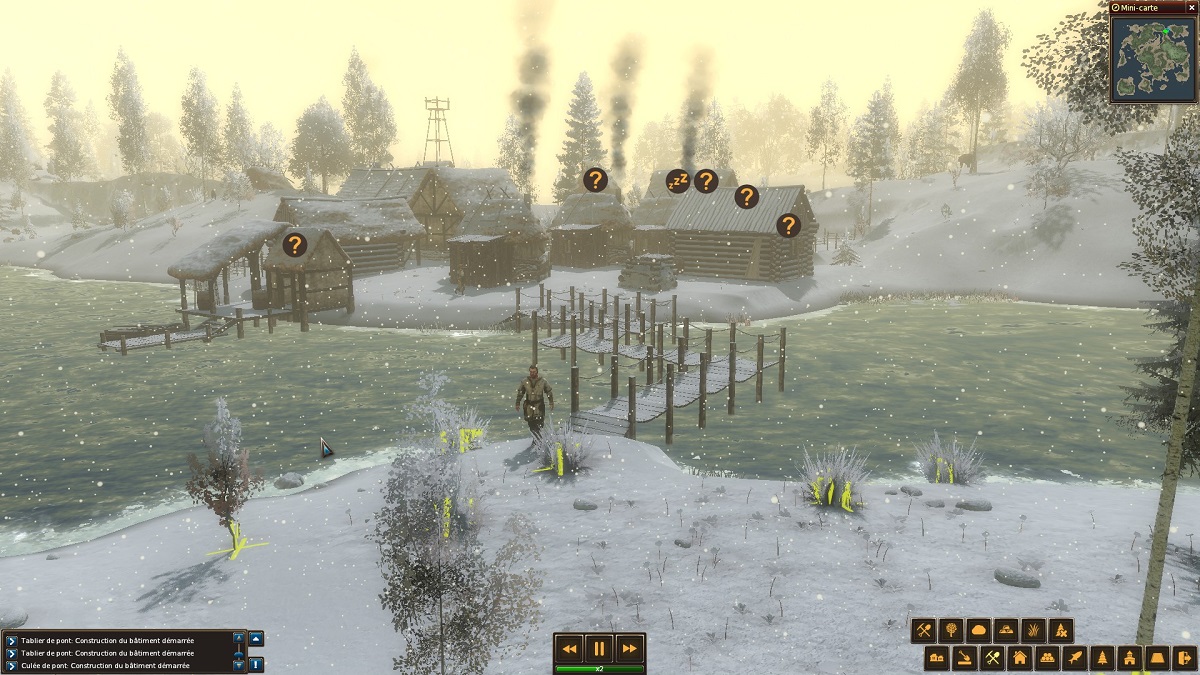Collapse the notification panel
This screenshot has height=675, width=1200.
point(256,639)
